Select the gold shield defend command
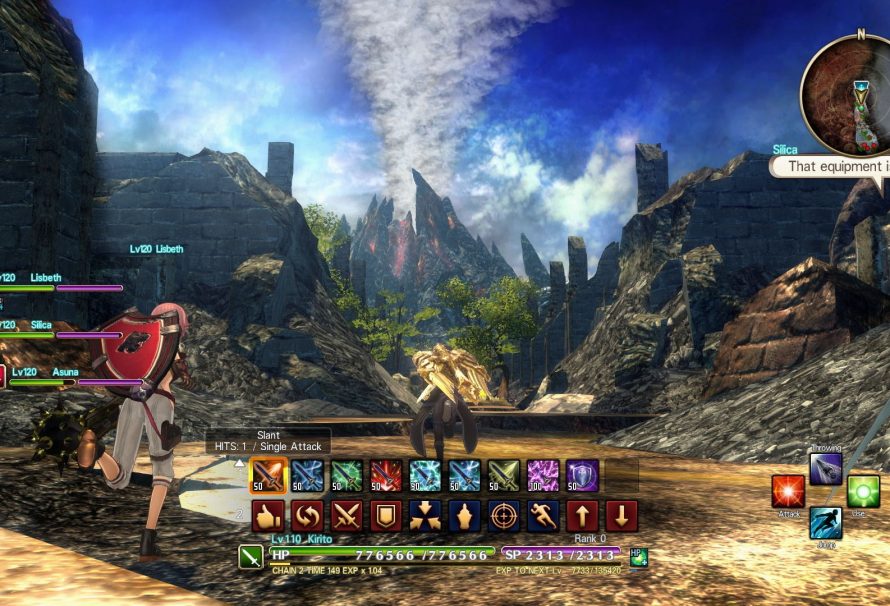Viewport: 890px width, 606px height. pos(386,516)
